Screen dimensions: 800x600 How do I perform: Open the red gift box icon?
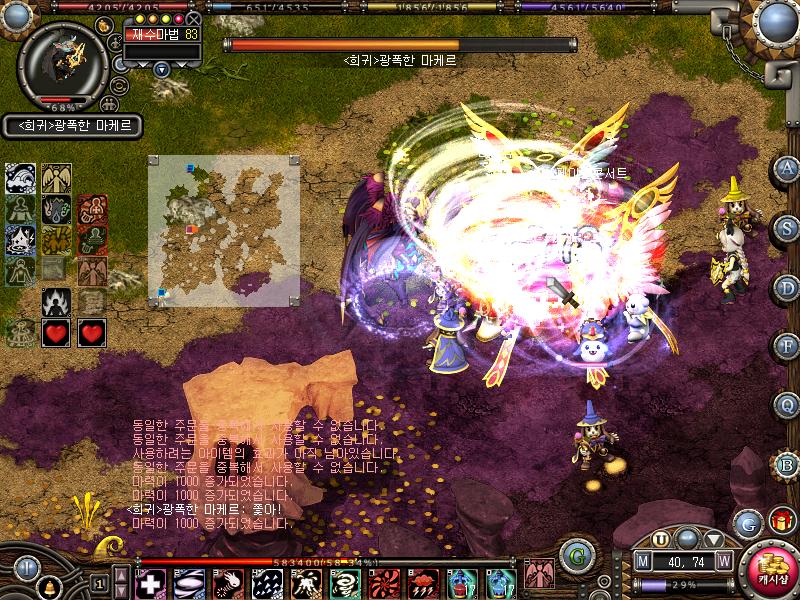[781, 520]
